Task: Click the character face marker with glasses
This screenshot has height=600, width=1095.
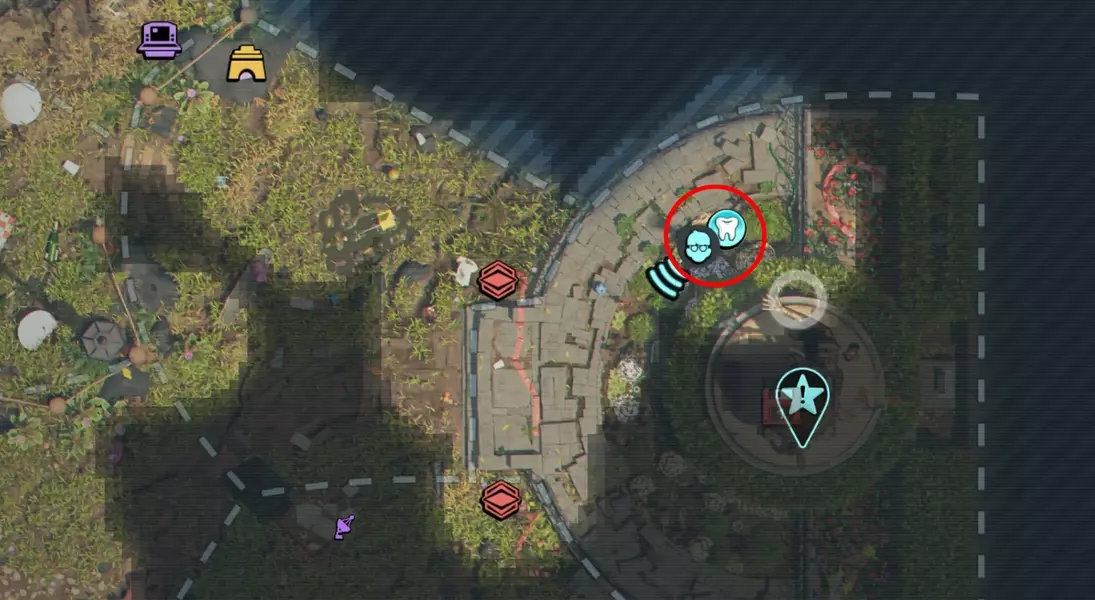Action: click(x=699, y=245)
